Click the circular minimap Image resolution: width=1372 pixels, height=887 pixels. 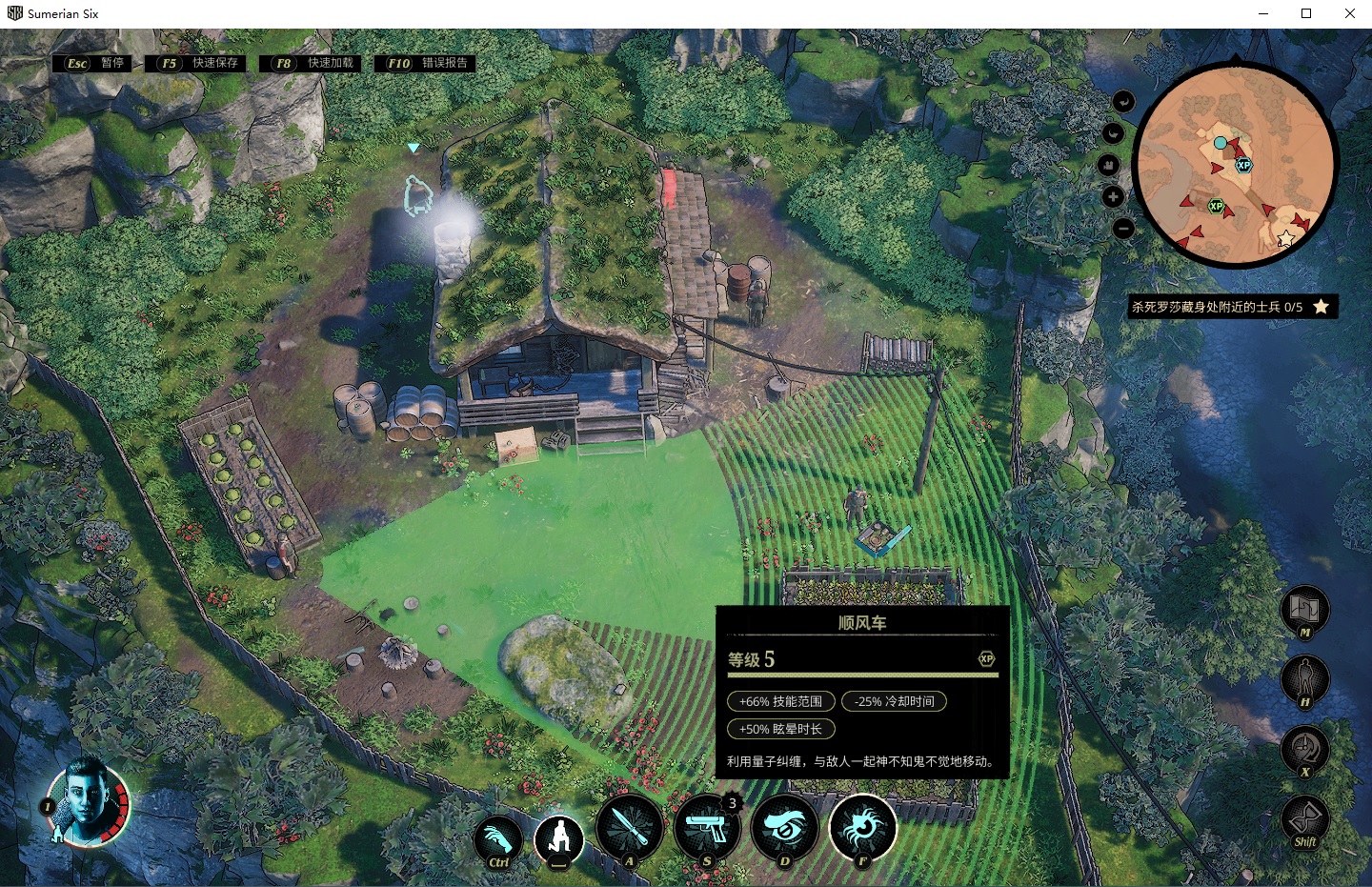(x=1236, y=168)
